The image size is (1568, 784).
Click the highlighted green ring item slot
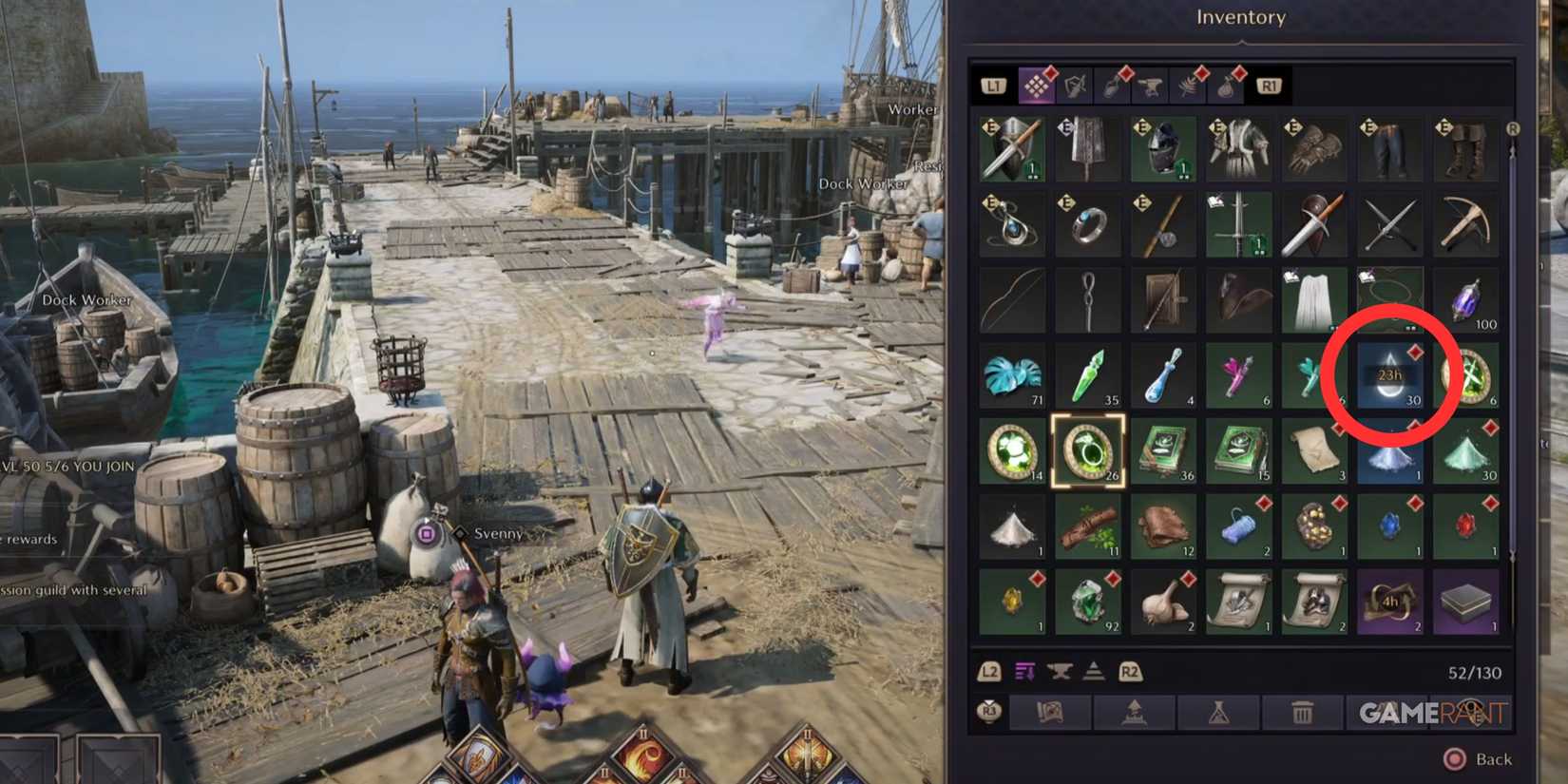1088,451
